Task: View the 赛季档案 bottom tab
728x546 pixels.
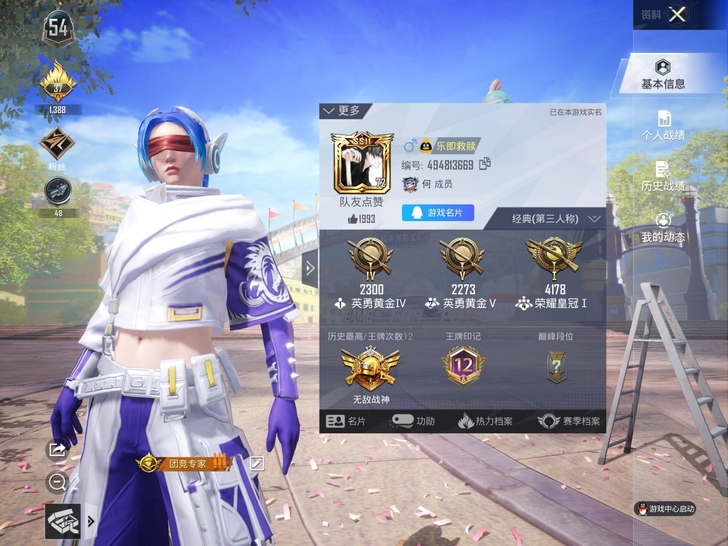Action: 569,421
